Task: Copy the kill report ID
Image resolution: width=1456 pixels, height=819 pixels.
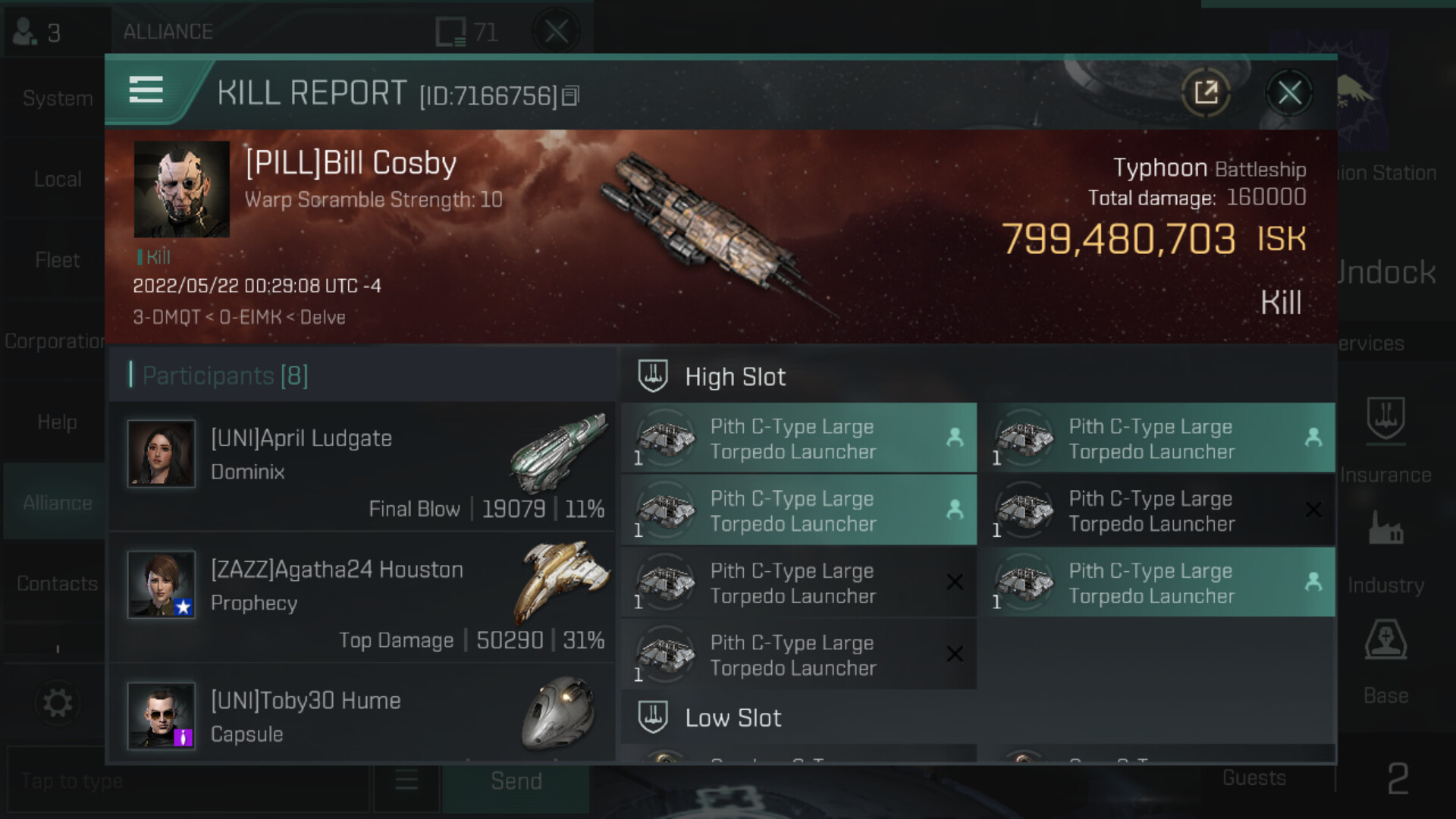Action: click(x=571, y=96)
